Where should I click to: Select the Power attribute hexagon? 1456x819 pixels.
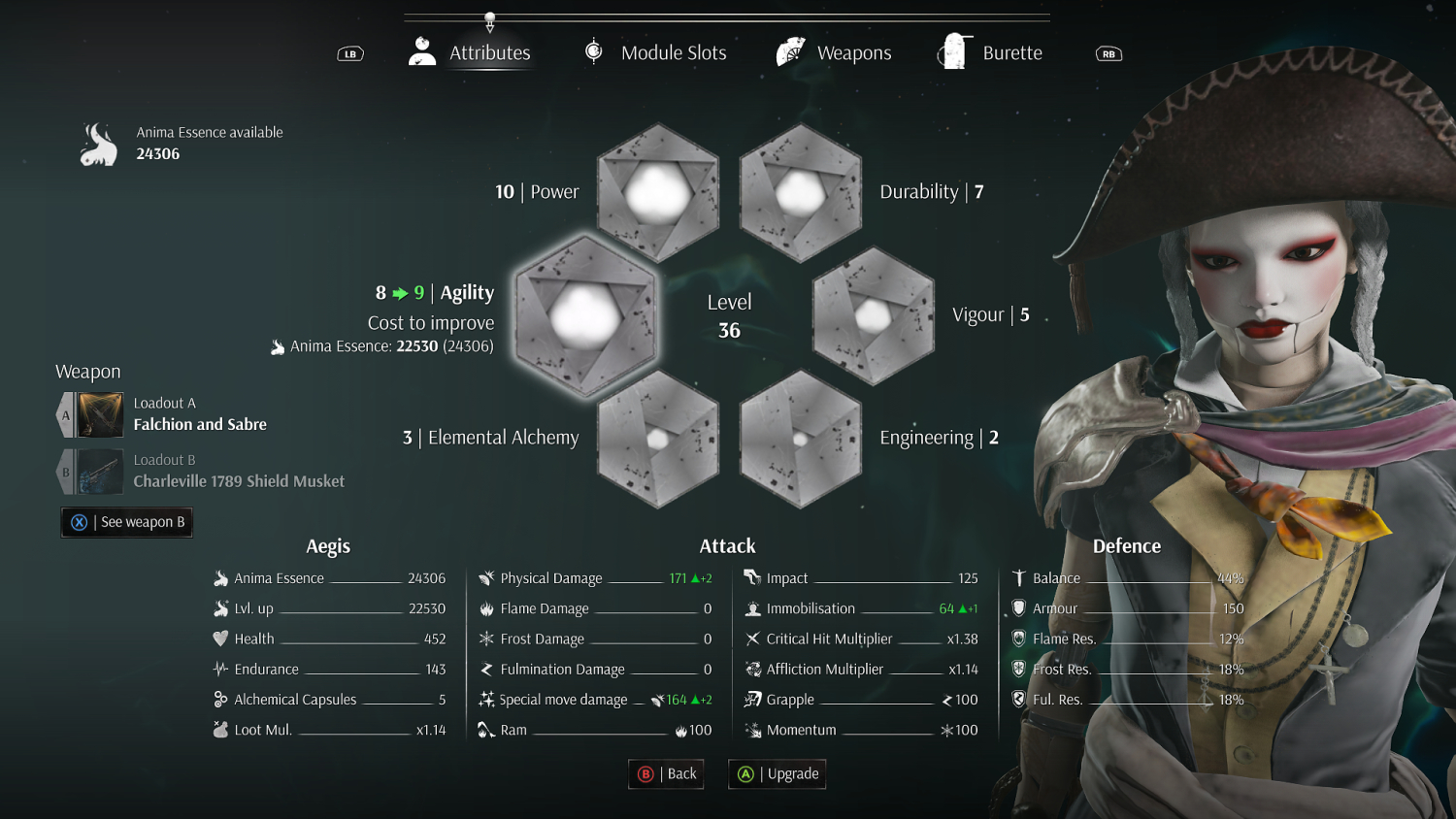coord(658,192)
